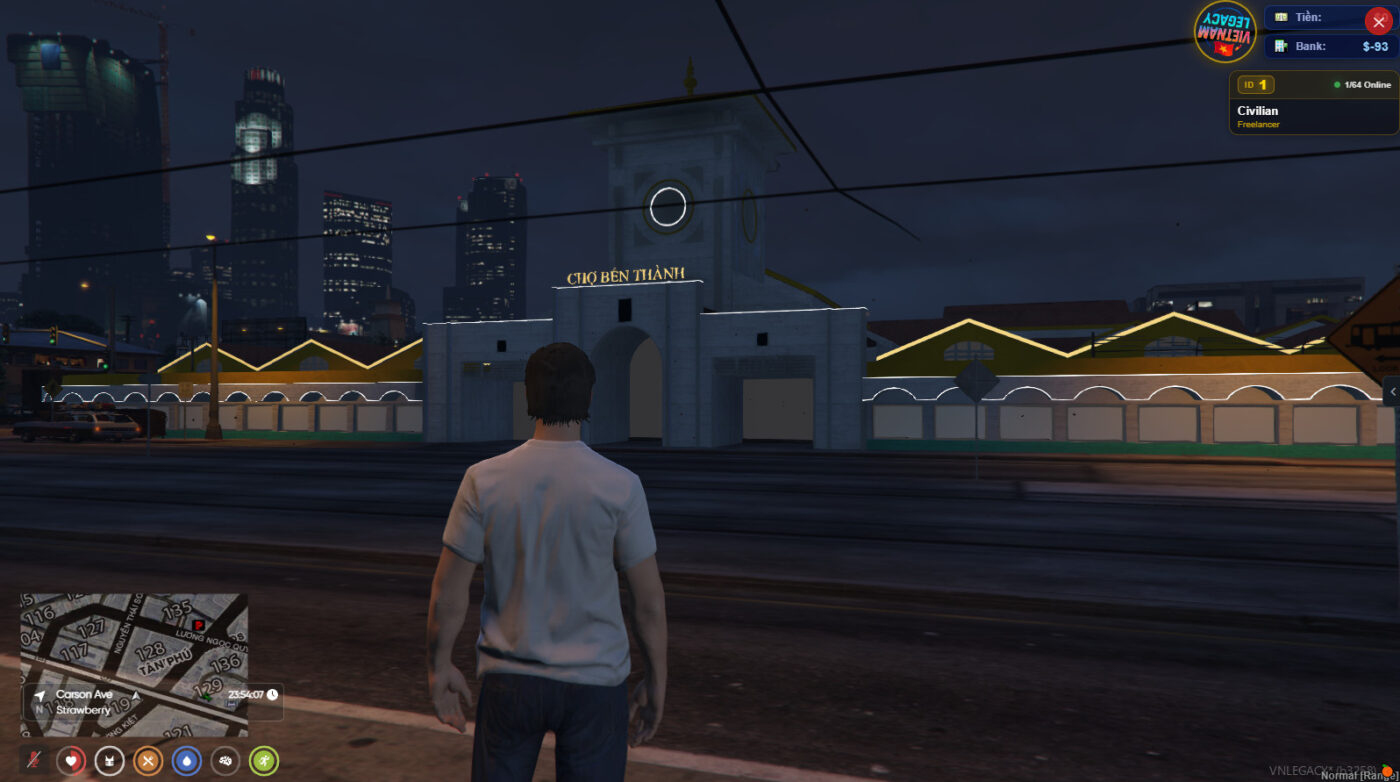This screenshot has width=1400, height=782.
Task: Toggle the muted microphone icon
Action: (34, 761)
